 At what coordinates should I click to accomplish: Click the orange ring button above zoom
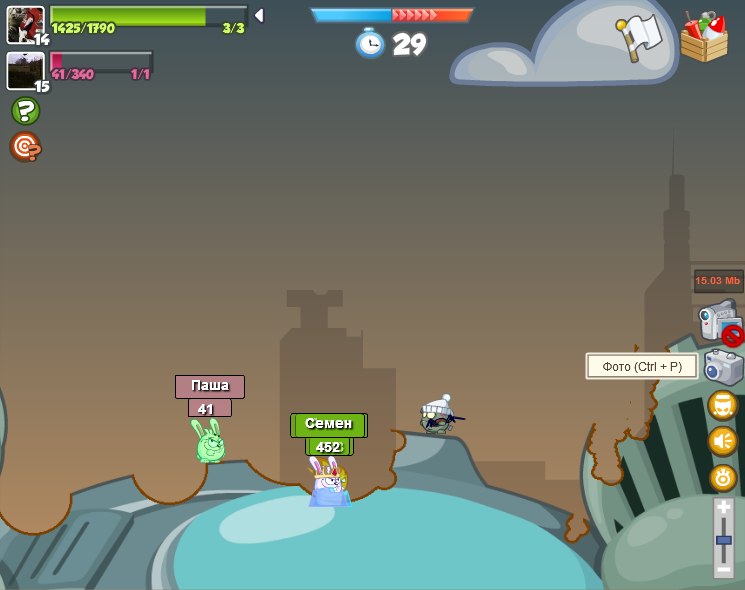[723, 477]
